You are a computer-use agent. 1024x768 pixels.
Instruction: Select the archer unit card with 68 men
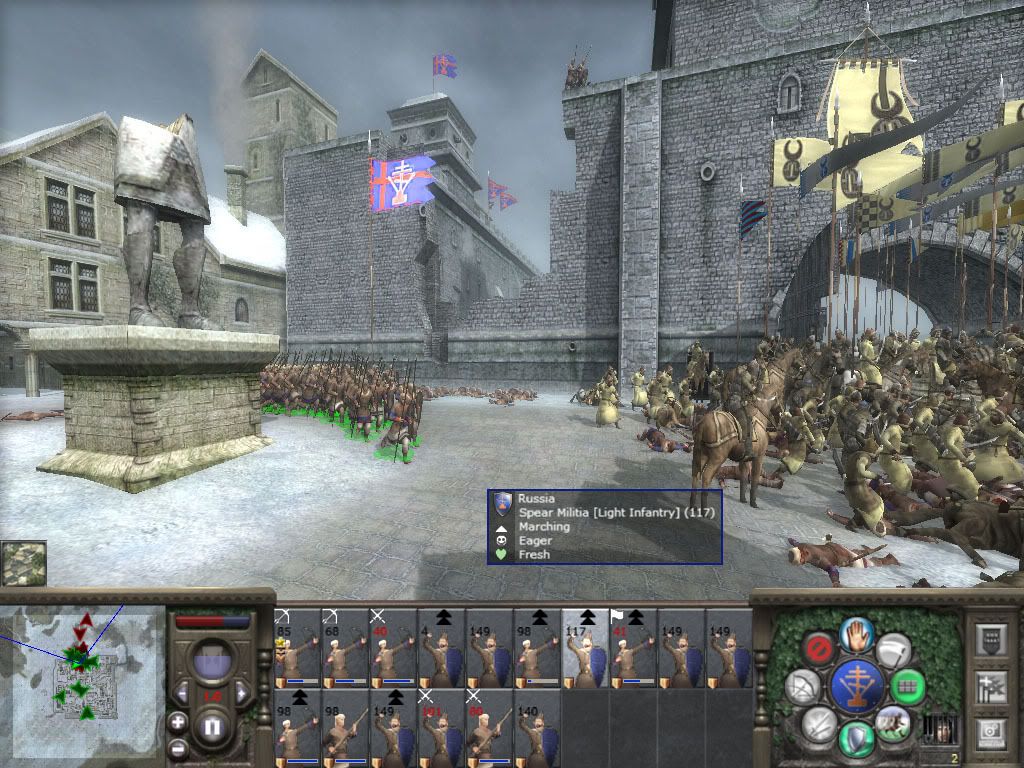coord(345,647)
